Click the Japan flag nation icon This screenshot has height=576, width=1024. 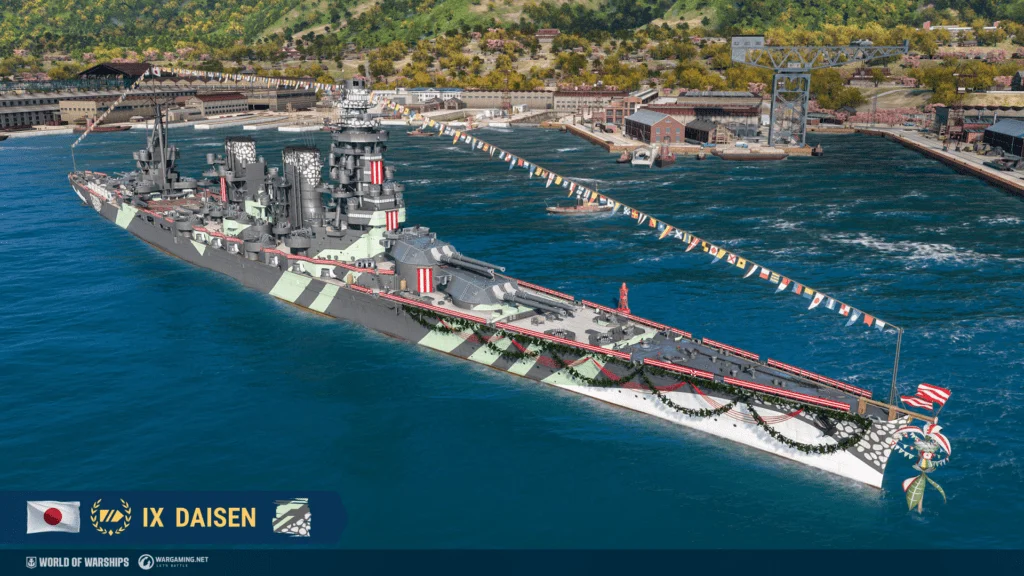point(53,517)
